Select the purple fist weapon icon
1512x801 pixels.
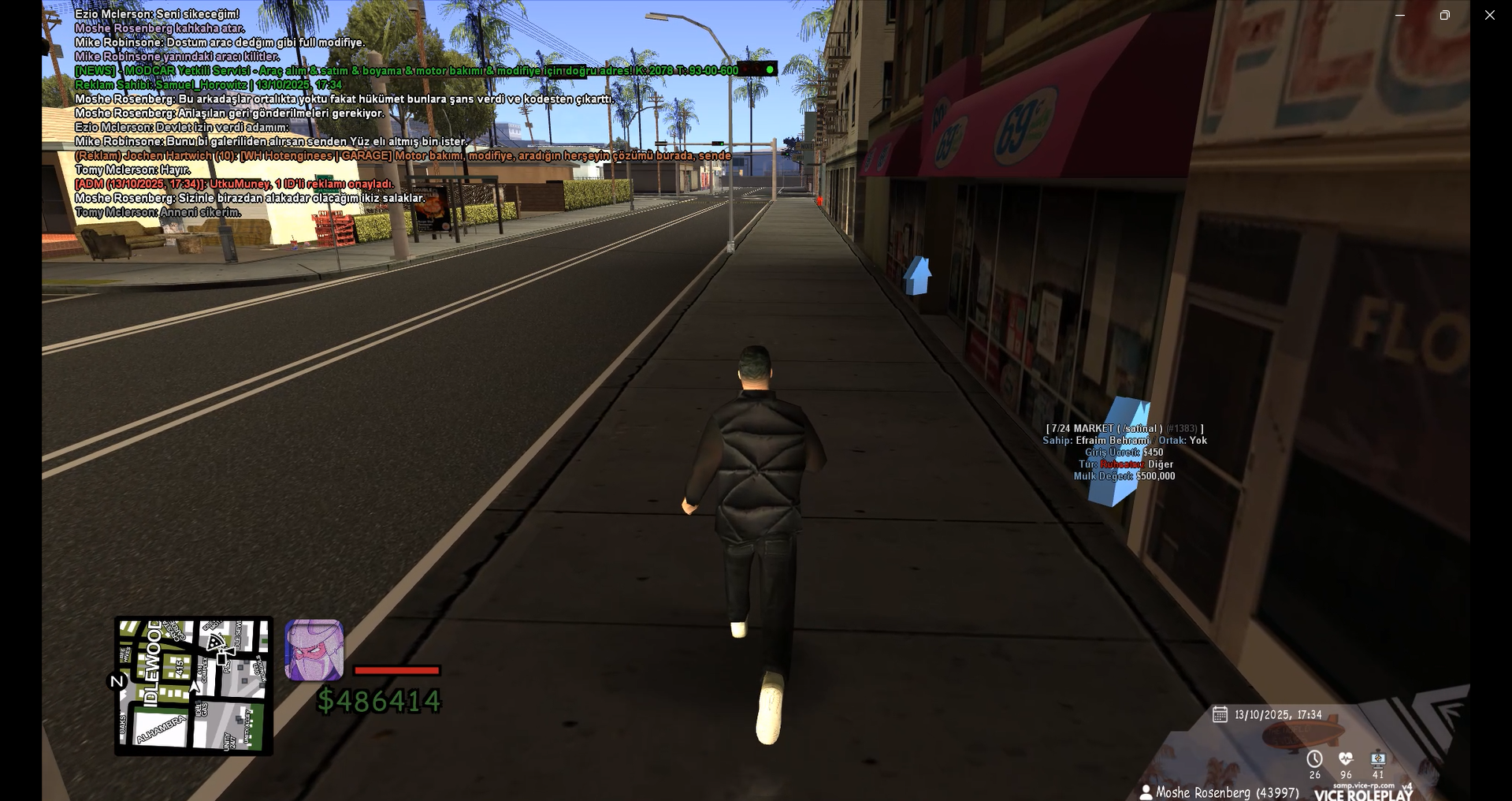coord(314,650)
